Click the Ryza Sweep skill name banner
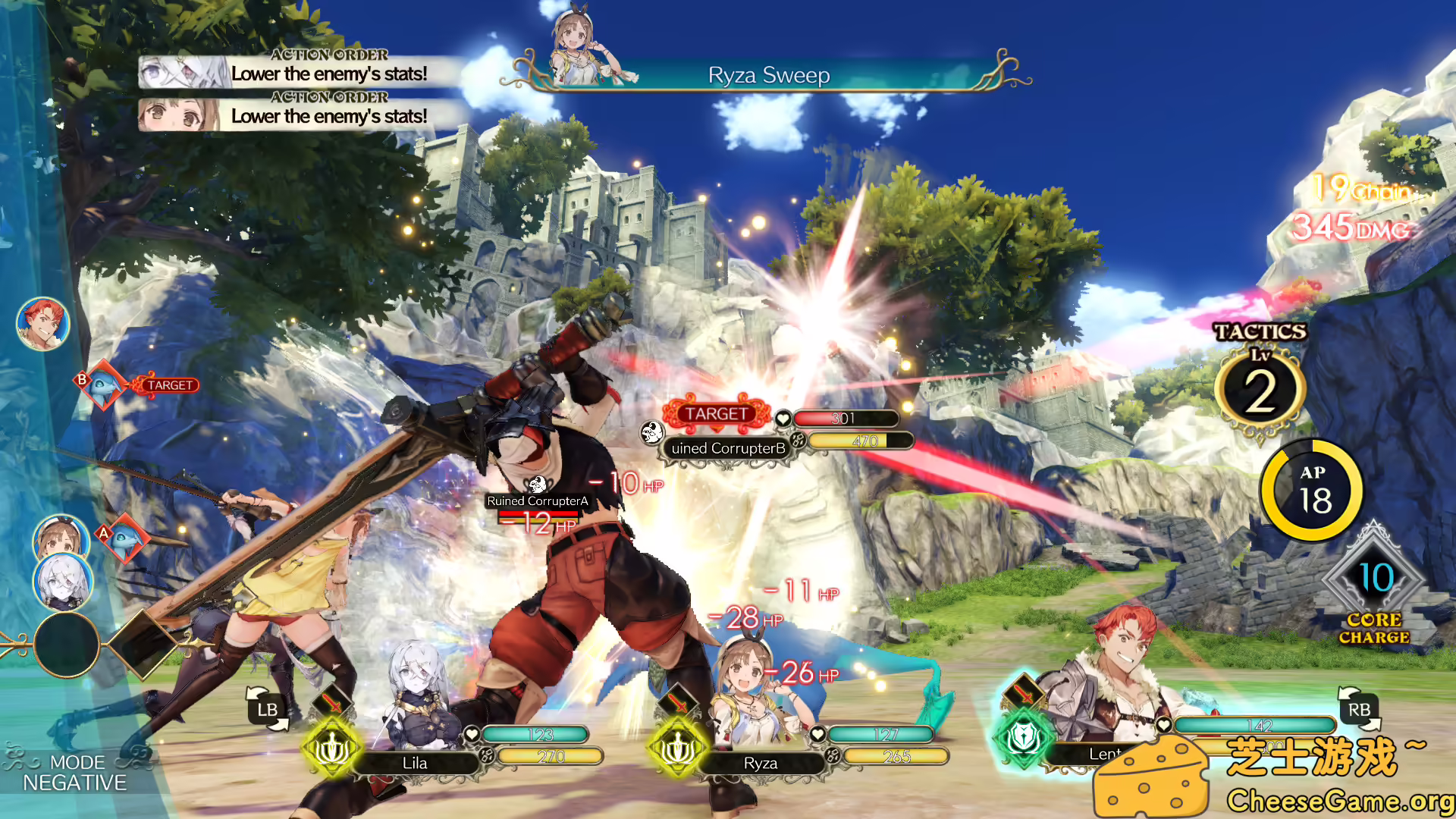1456x819 pixels. point(768,75)
